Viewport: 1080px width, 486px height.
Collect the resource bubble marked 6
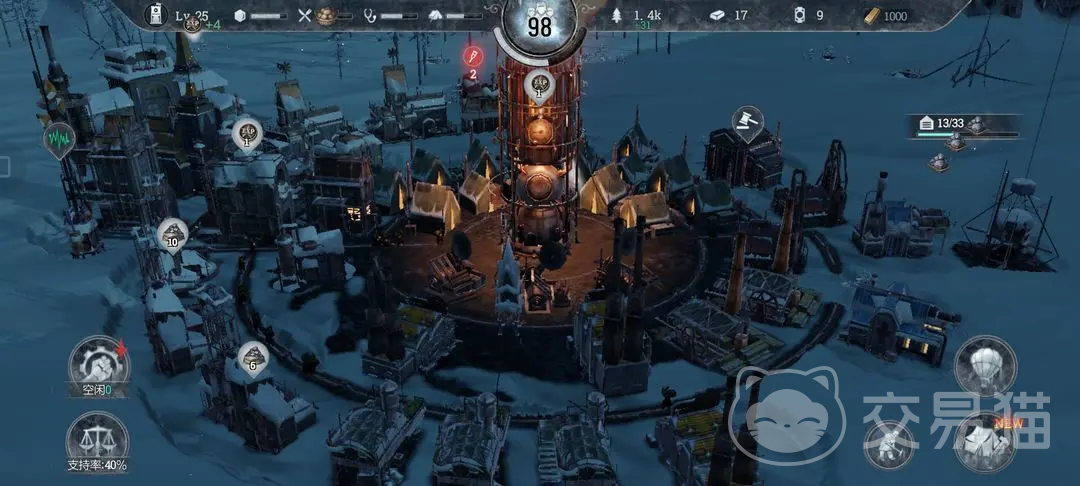(x=252, y=358)
